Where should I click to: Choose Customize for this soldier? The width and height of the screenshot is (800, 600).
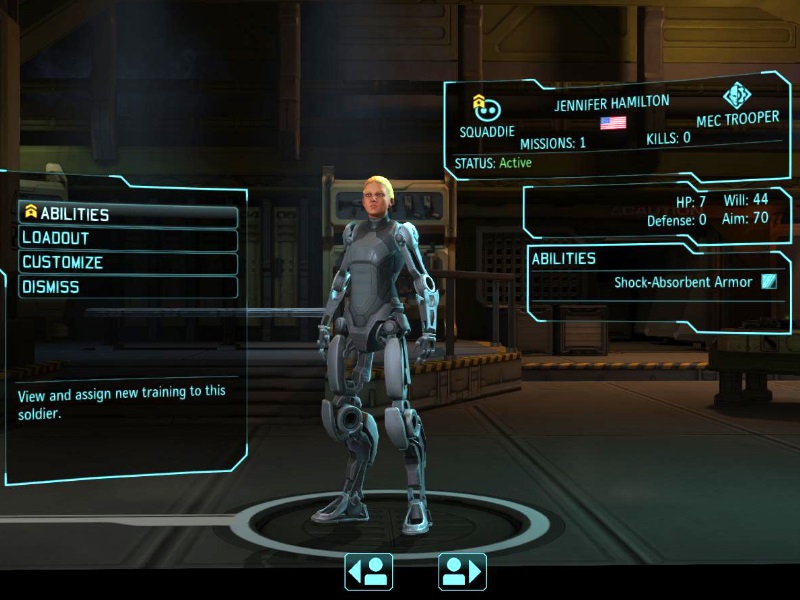point(128,263)
